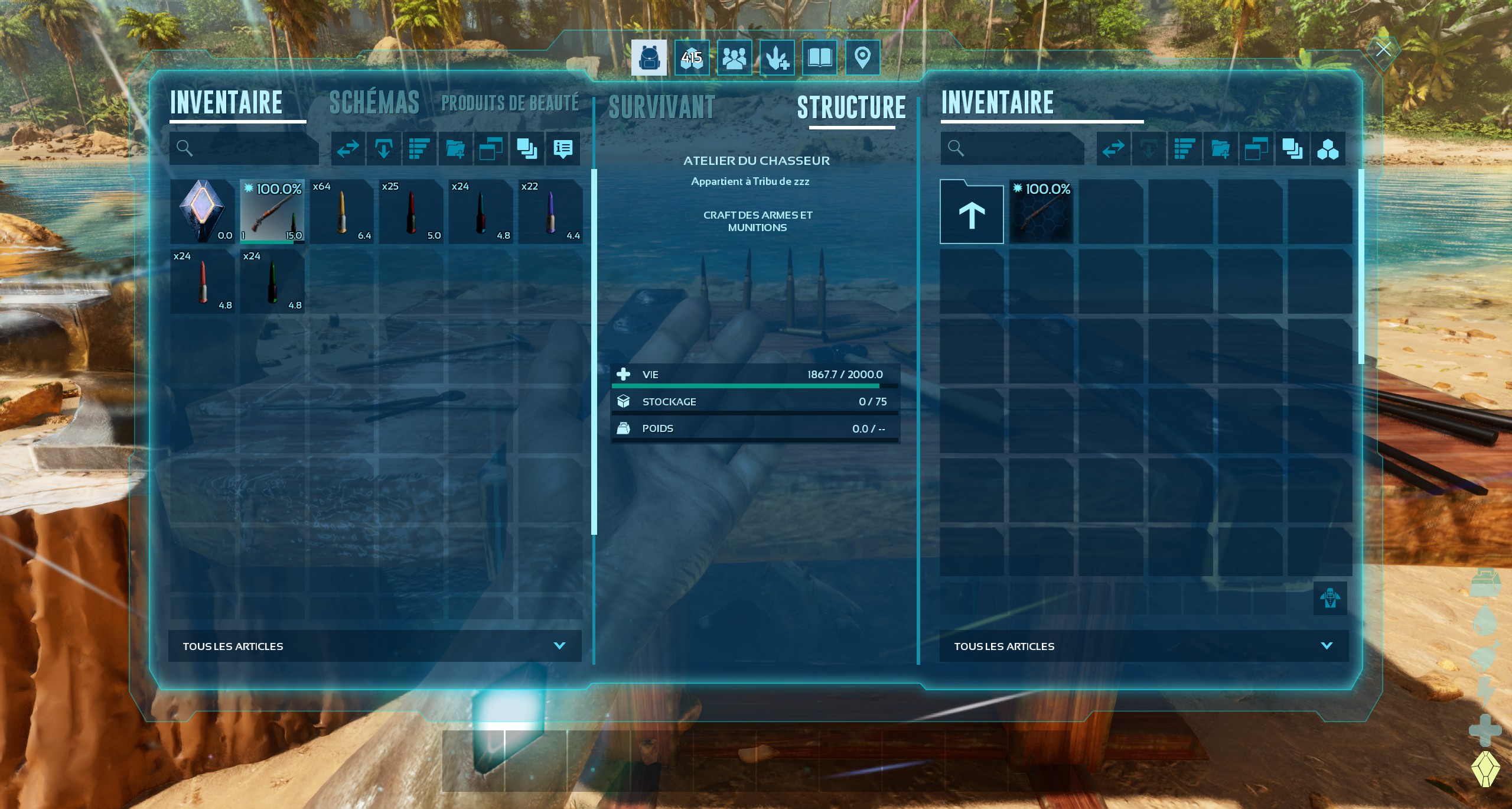Open the open-book notes page
Screen dimensions: 1512x809
coord(819,58)
